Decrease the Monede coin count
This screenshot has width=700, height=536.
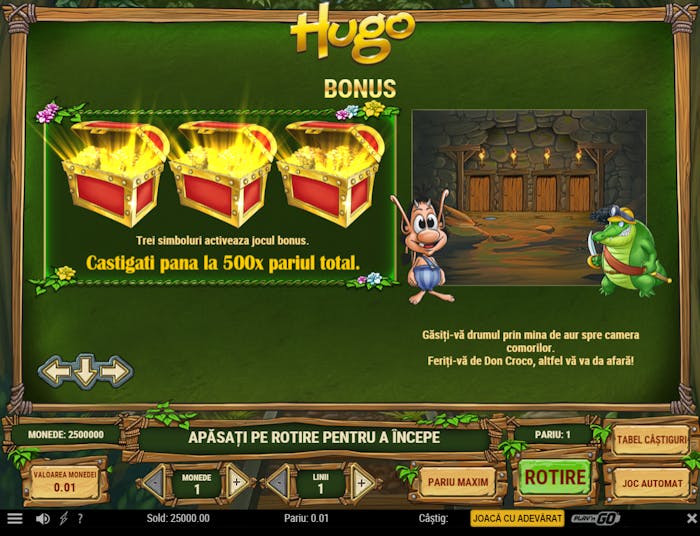tap(156, 483)
